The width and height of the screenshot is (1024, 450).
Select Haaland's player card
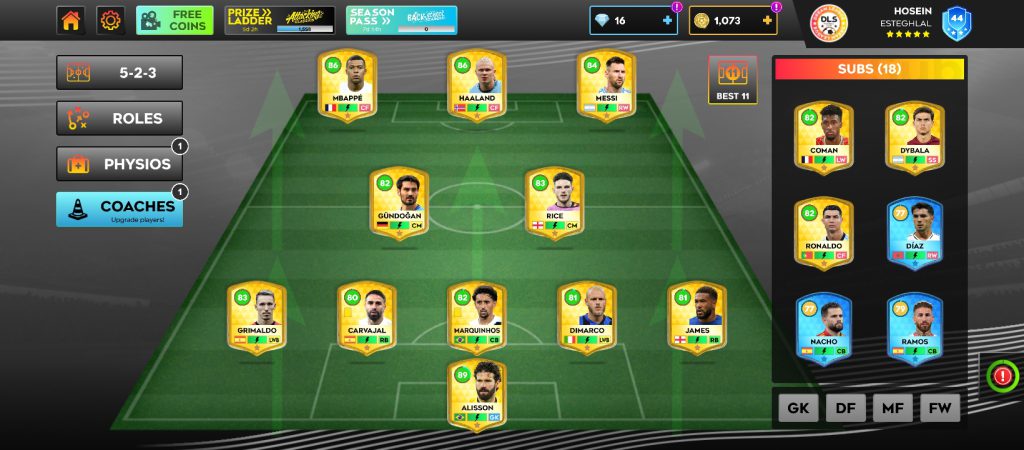coord(477,87)
